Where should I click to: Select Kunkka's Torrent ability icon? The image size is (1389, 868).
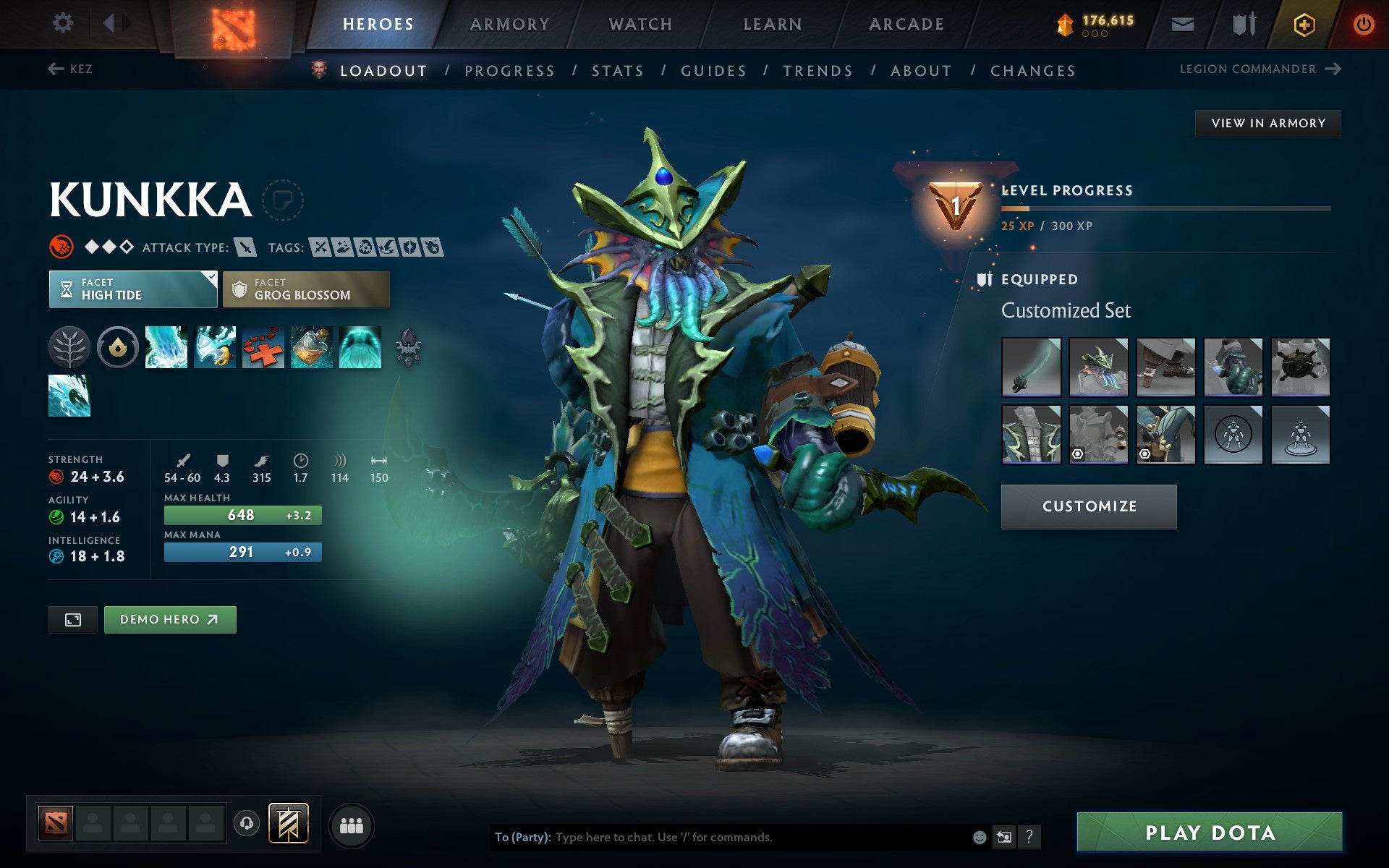[x=166, y=347]
